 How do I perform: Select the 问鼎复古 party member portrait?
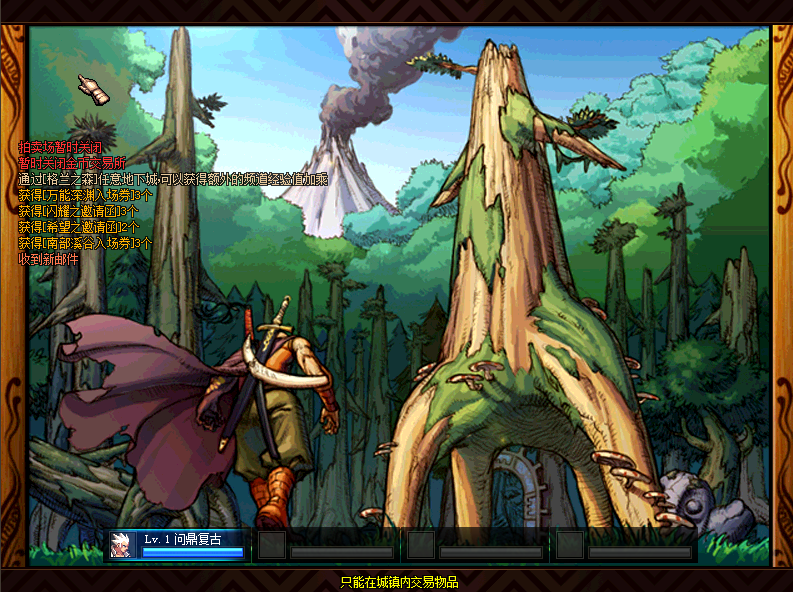pos(123,545)
